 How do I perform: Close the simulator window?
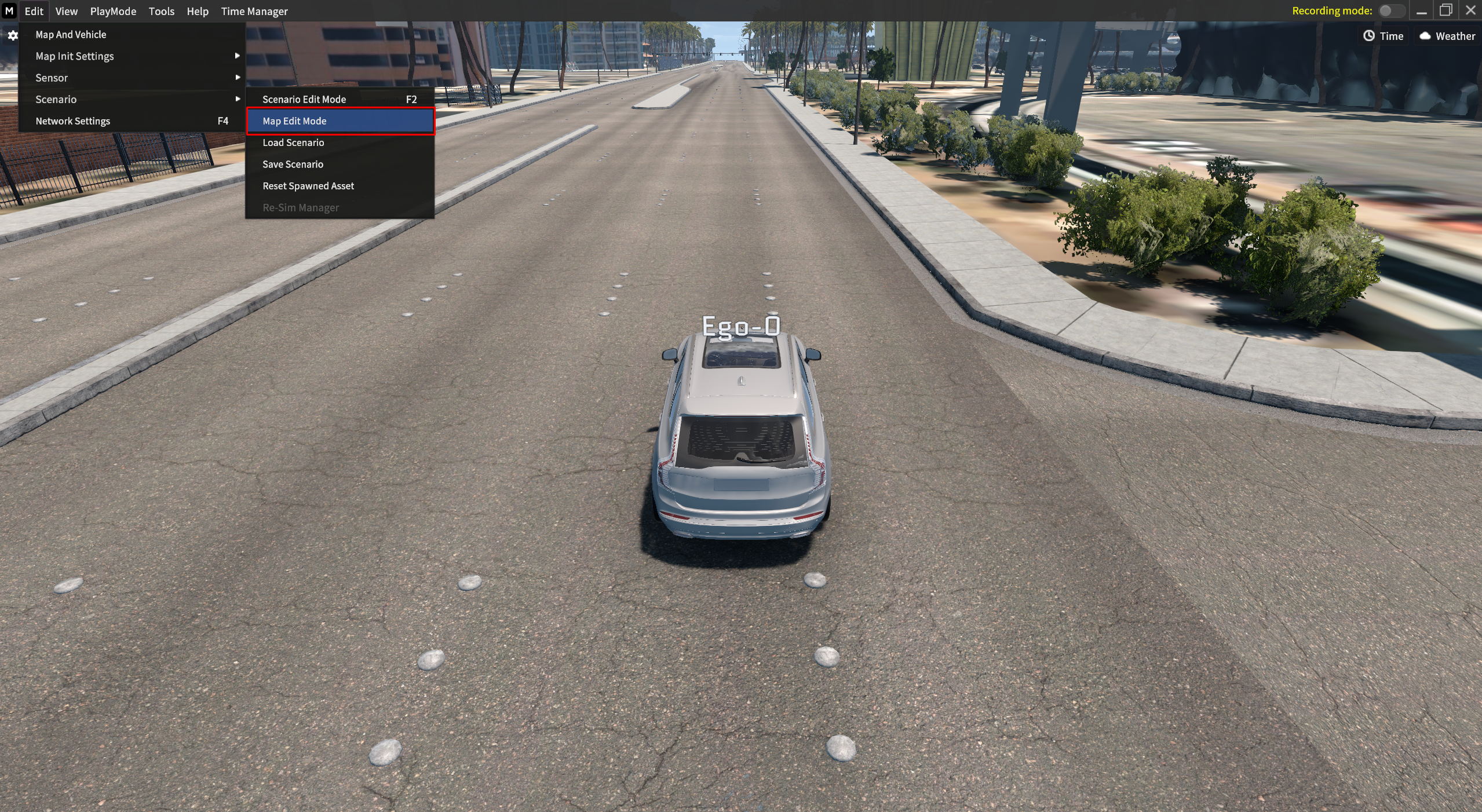pyautogui.click(x=1470, y=10)
